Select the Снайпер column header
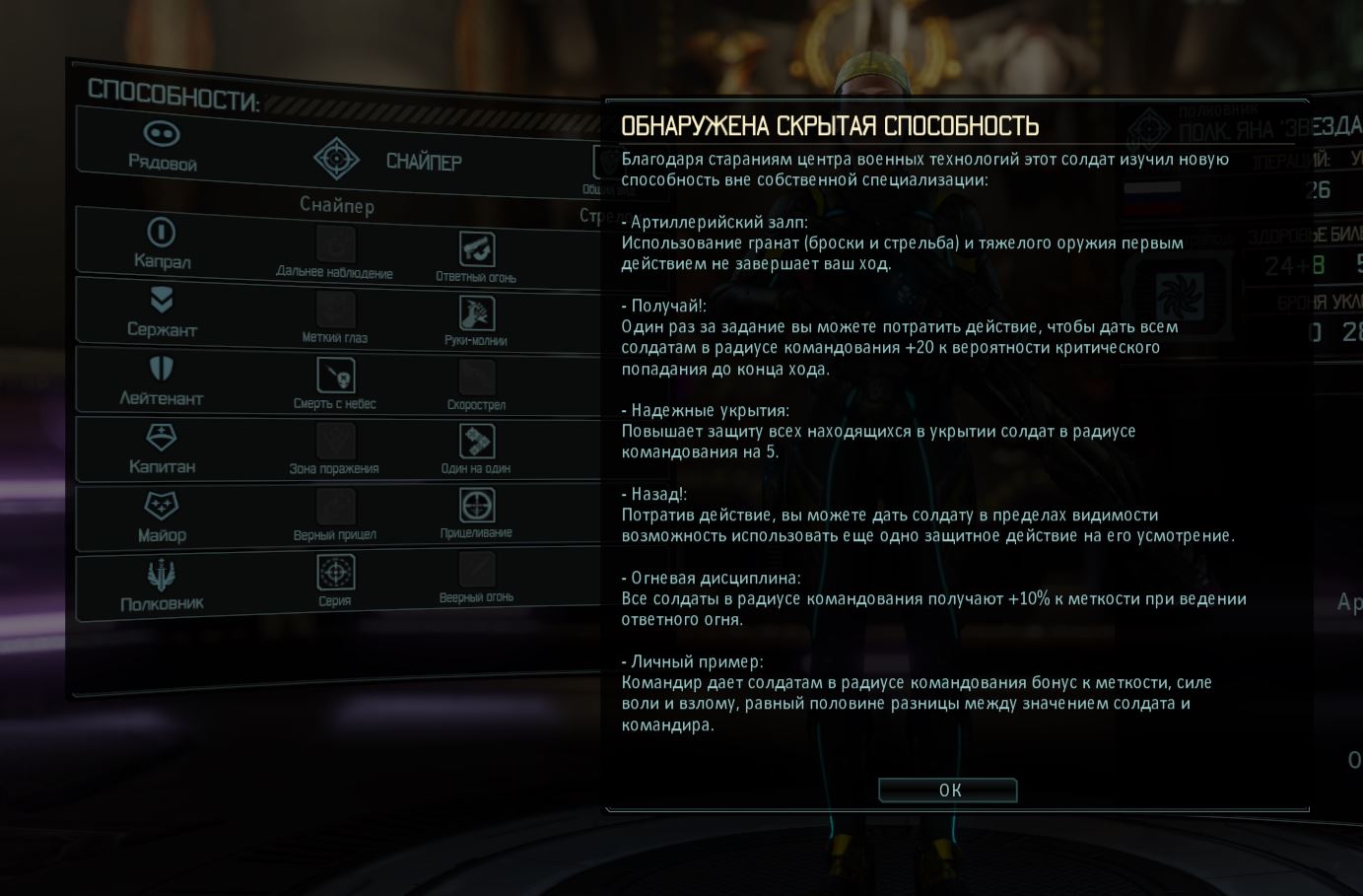Screen dimensions: 1363x896 click(337, 206)
